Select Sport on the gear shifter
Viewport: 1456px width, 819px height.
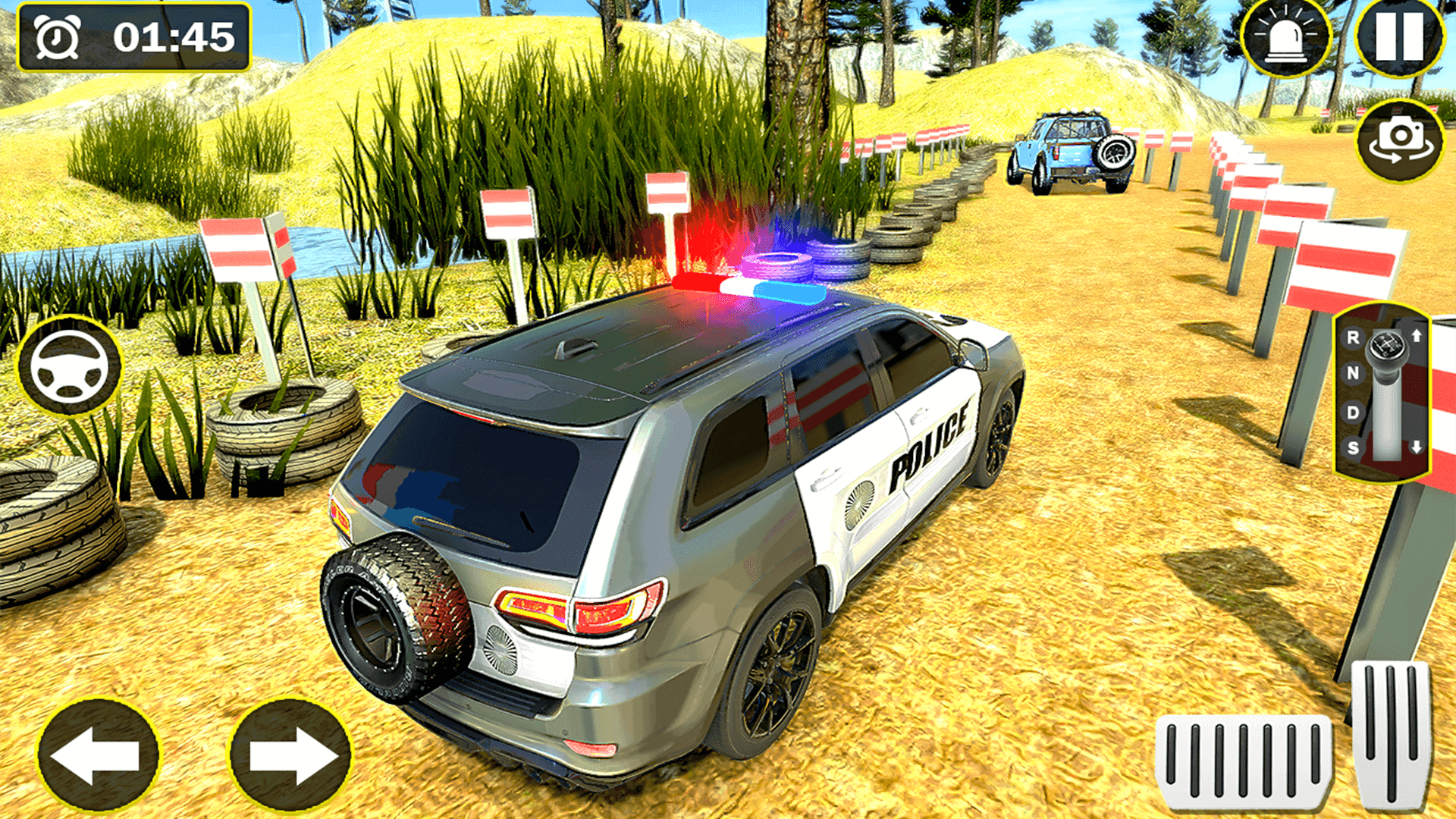pos(1353,446)
